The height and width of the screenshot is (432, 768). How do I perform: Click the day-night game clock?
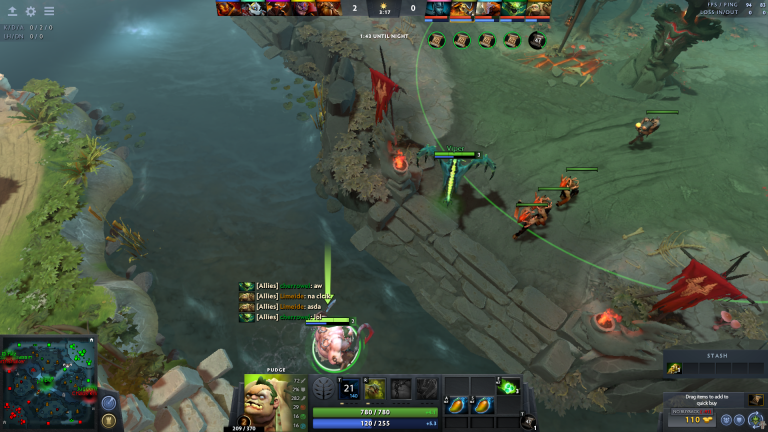click(384, 9)
